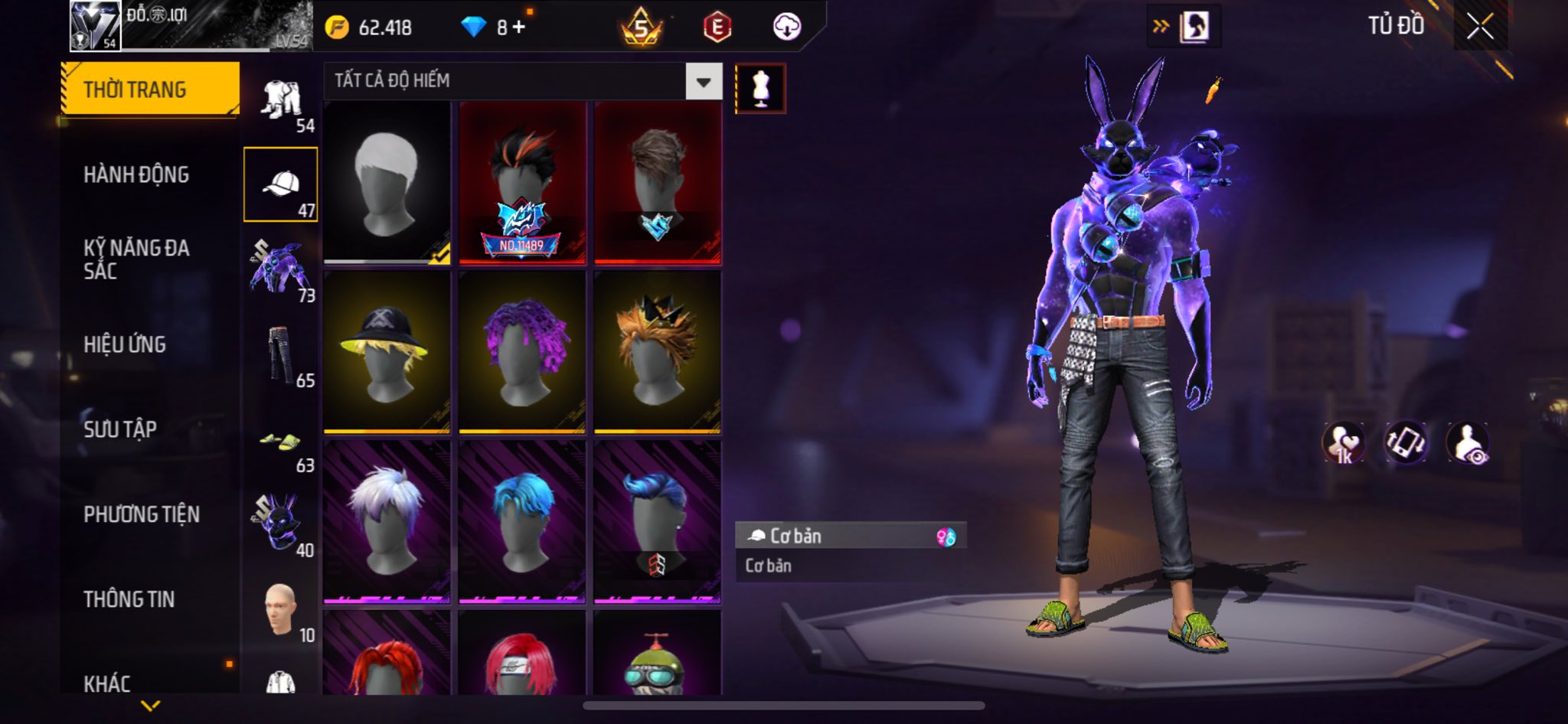Image resolution: width=1568 pixels, height=724 pixels.
Task: Close the Tủ Đồ wardrobe screen
Action: pos(1480,27)
